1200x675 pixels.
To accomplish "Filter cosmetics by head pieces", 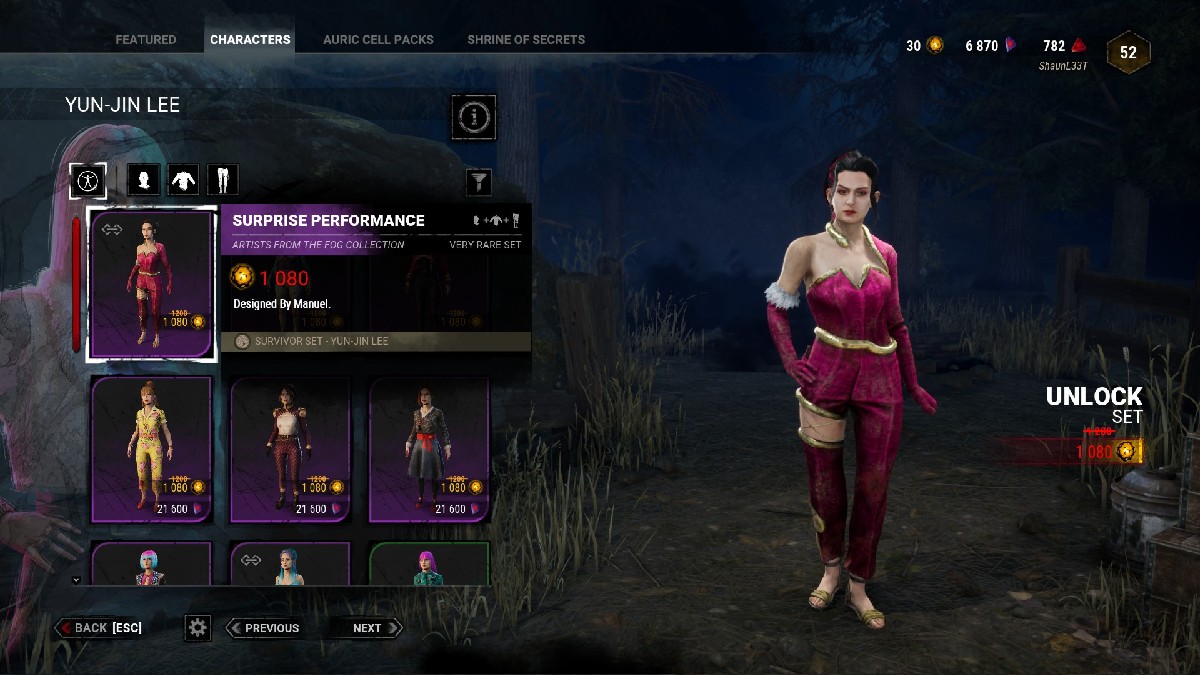I will coord(145,180).
